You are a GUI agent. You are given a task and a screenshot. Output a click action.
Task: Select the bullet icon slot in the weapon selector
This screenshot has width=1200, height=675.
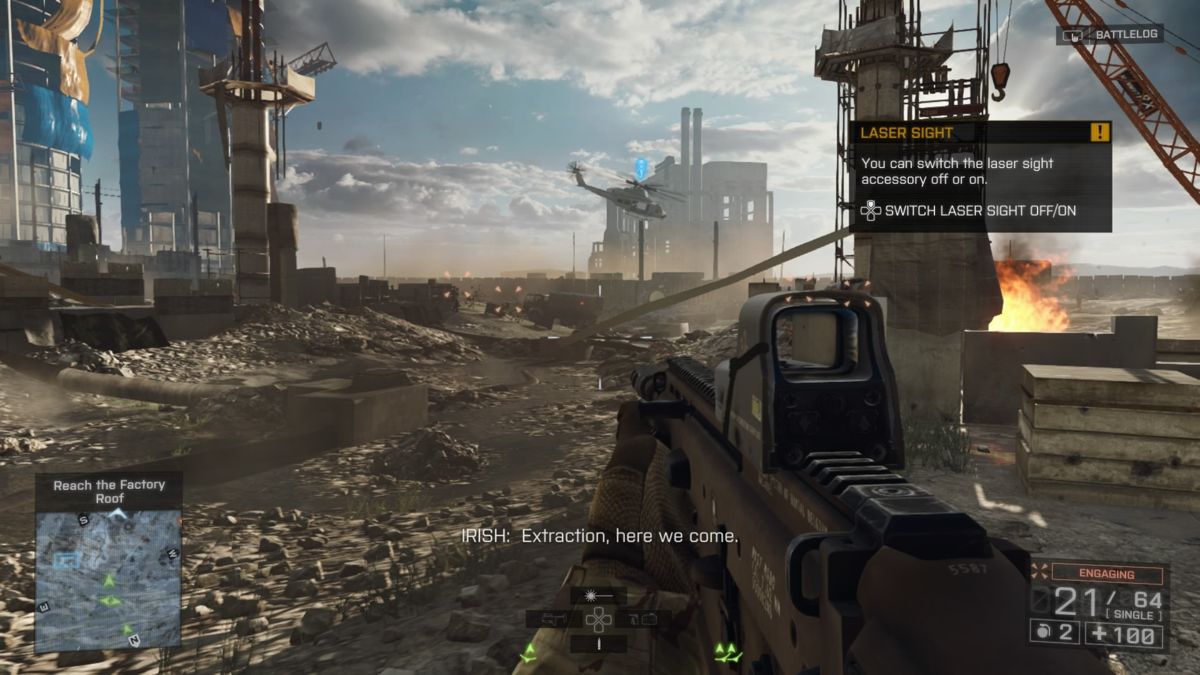(598, 644)
